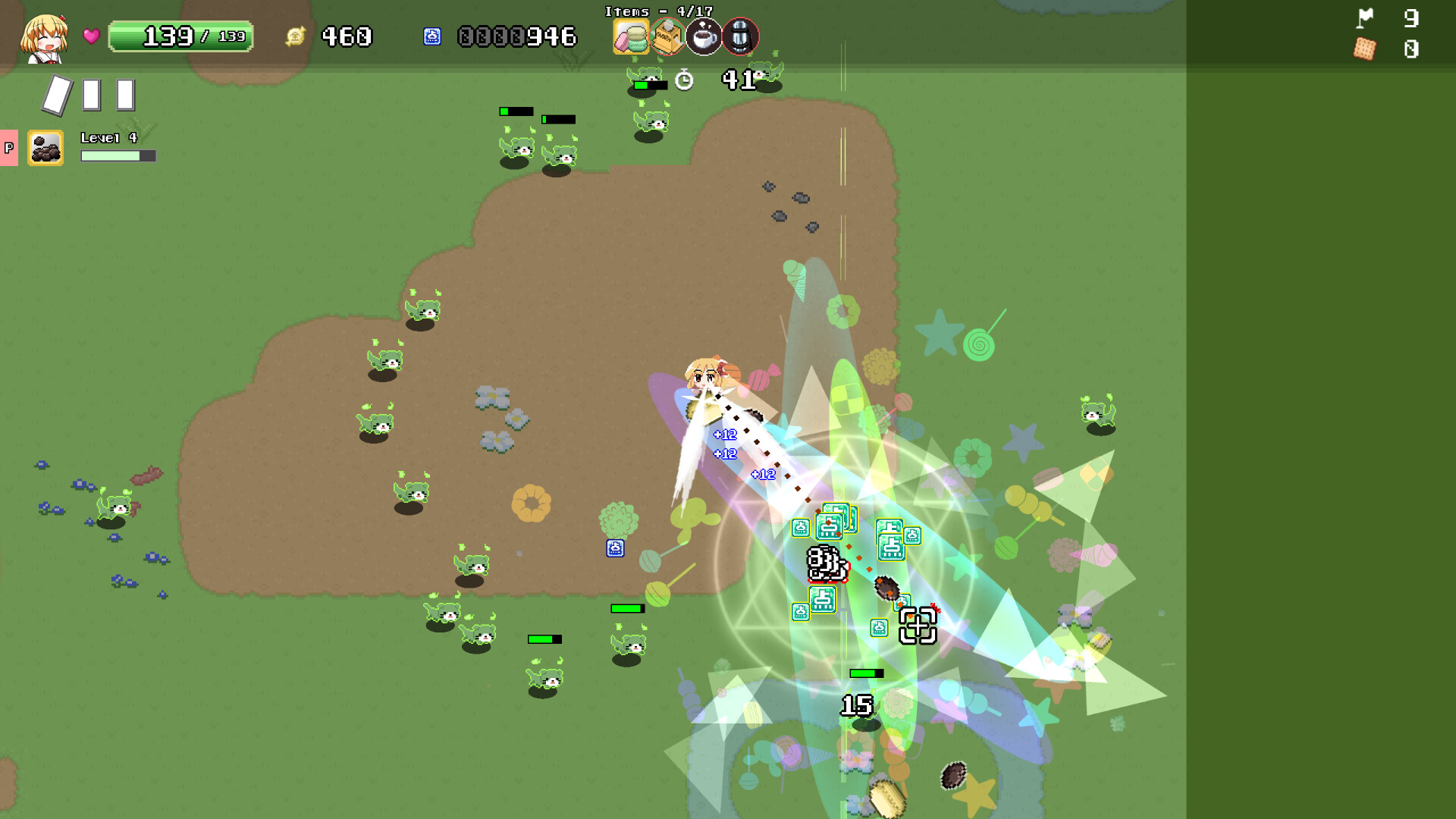The image size is (1456, 819).
Task: Click the pink P badge on the left
Action: (9, 149)
